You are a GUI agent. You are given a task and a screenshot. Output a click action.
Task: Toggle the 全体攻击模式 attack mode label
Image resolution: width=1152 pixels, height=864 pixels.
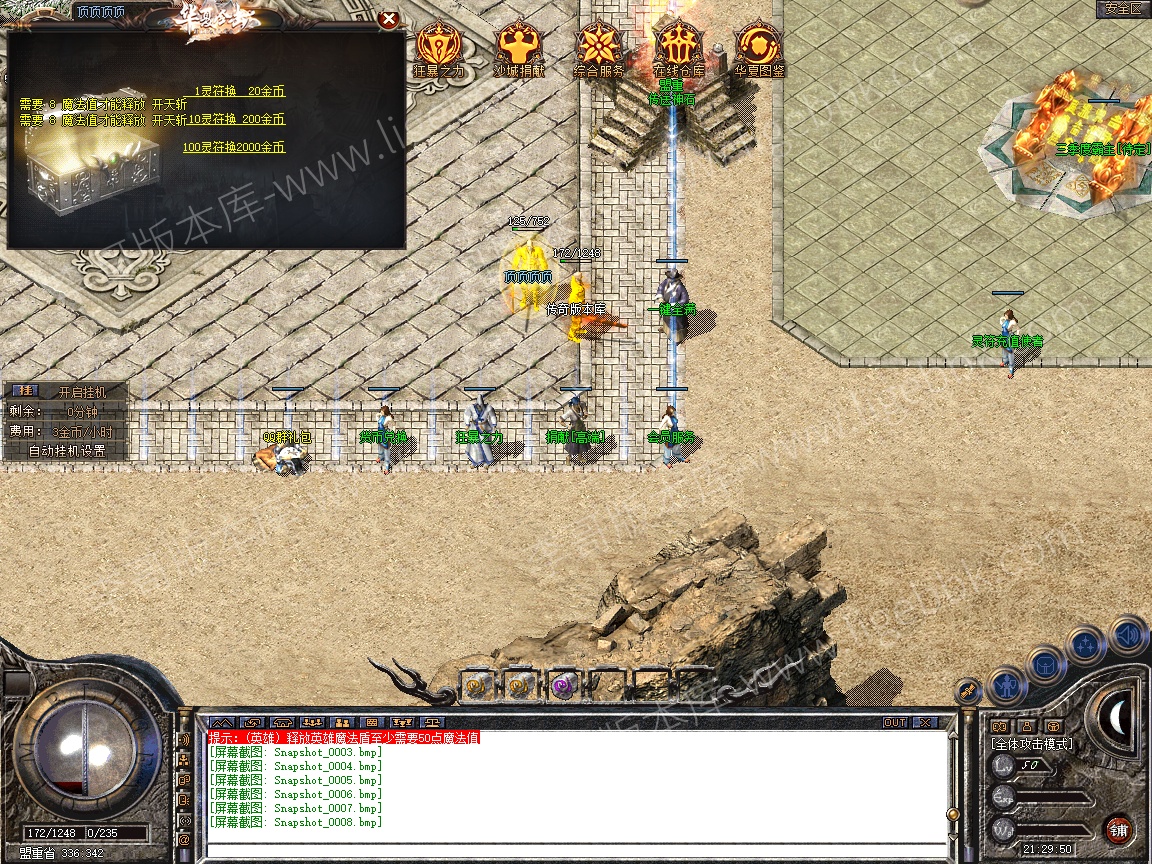pyautogui.click(x=1031, y=744)
